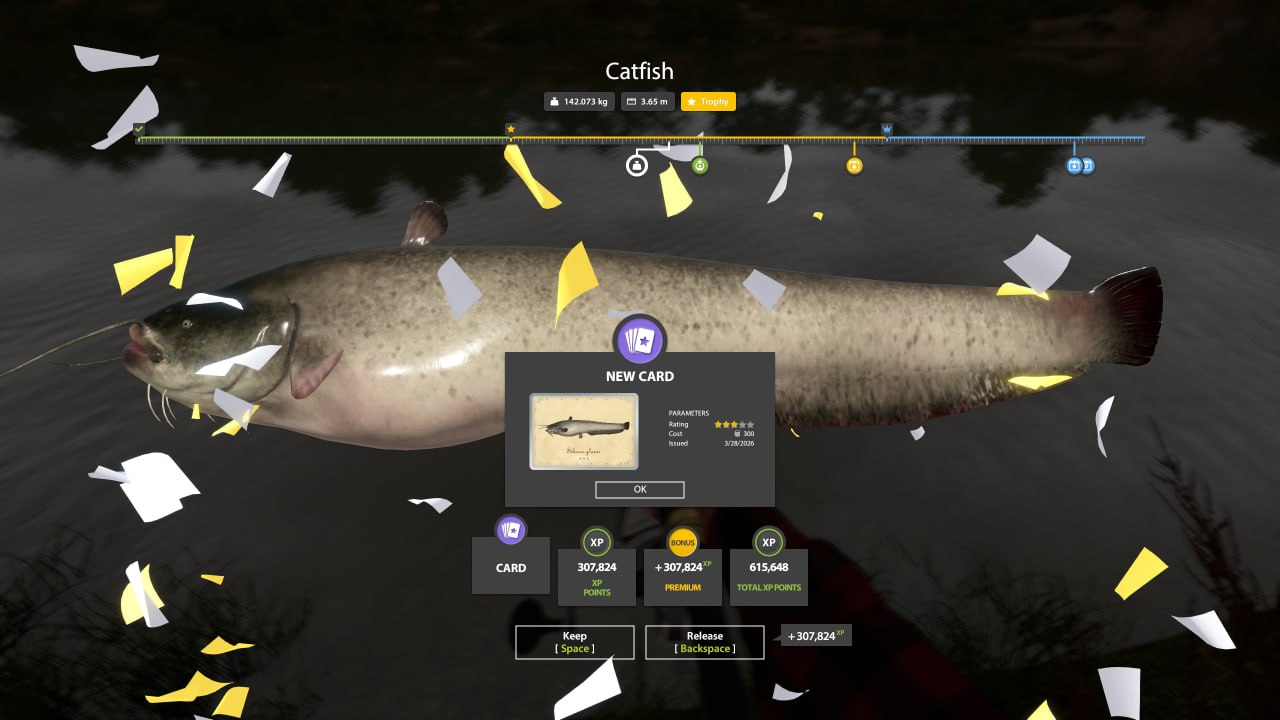Choose Keep to store the catfish
Screen dimensions: 1280x720
tap(575, 642)
